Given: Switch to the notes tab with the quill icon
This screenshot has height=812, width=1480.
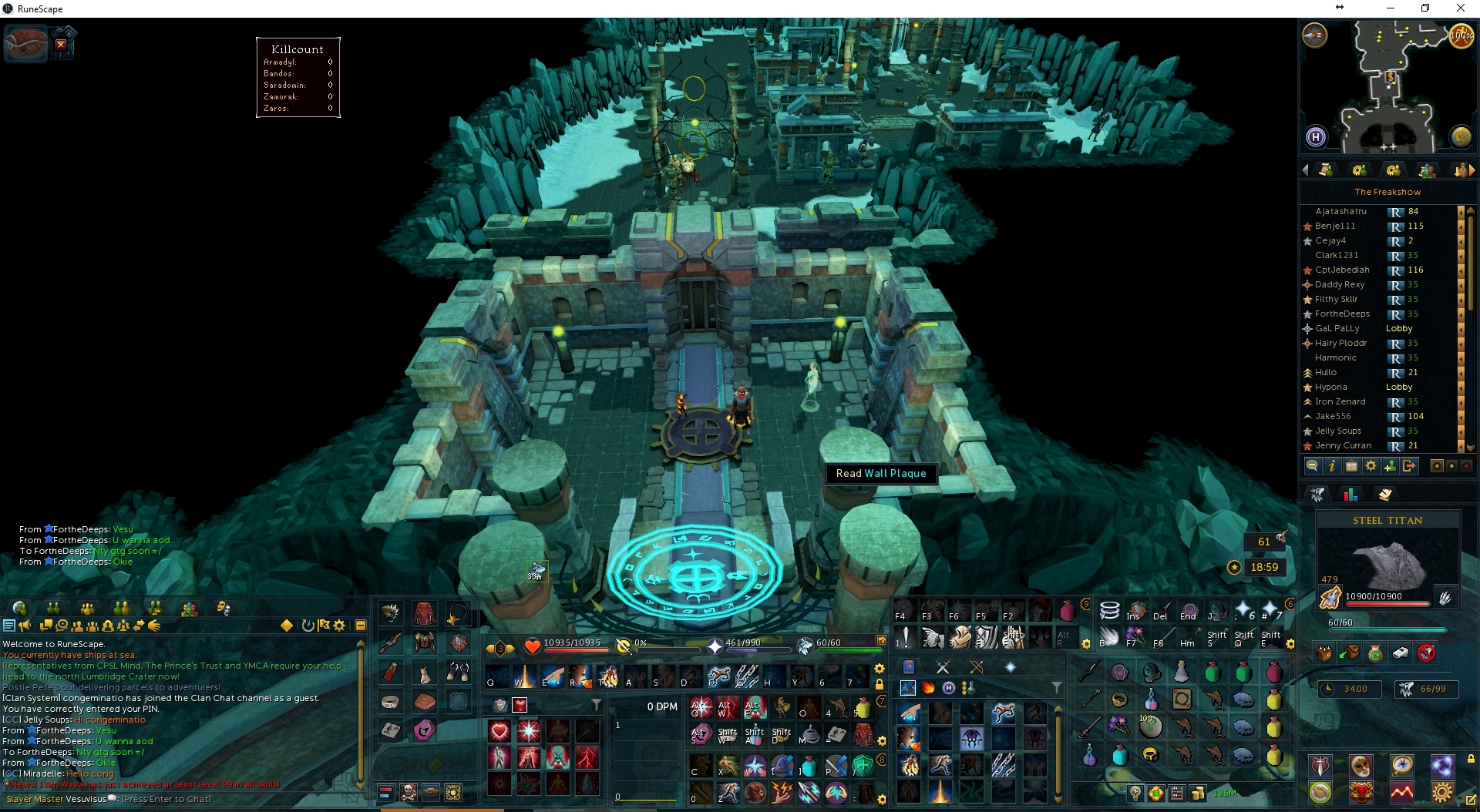Looking at the screenshot, I should (1385, 495).
